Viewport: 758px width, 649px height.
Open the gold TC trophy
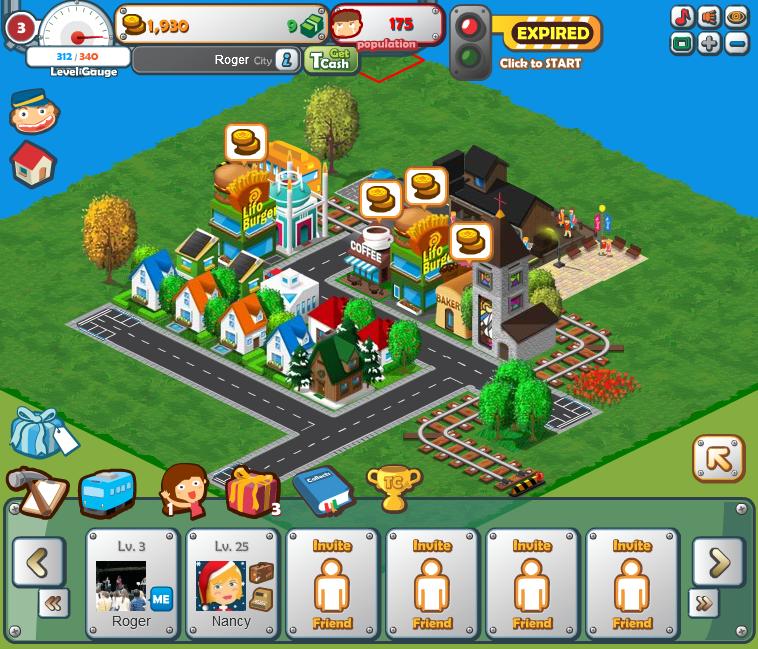393,488
